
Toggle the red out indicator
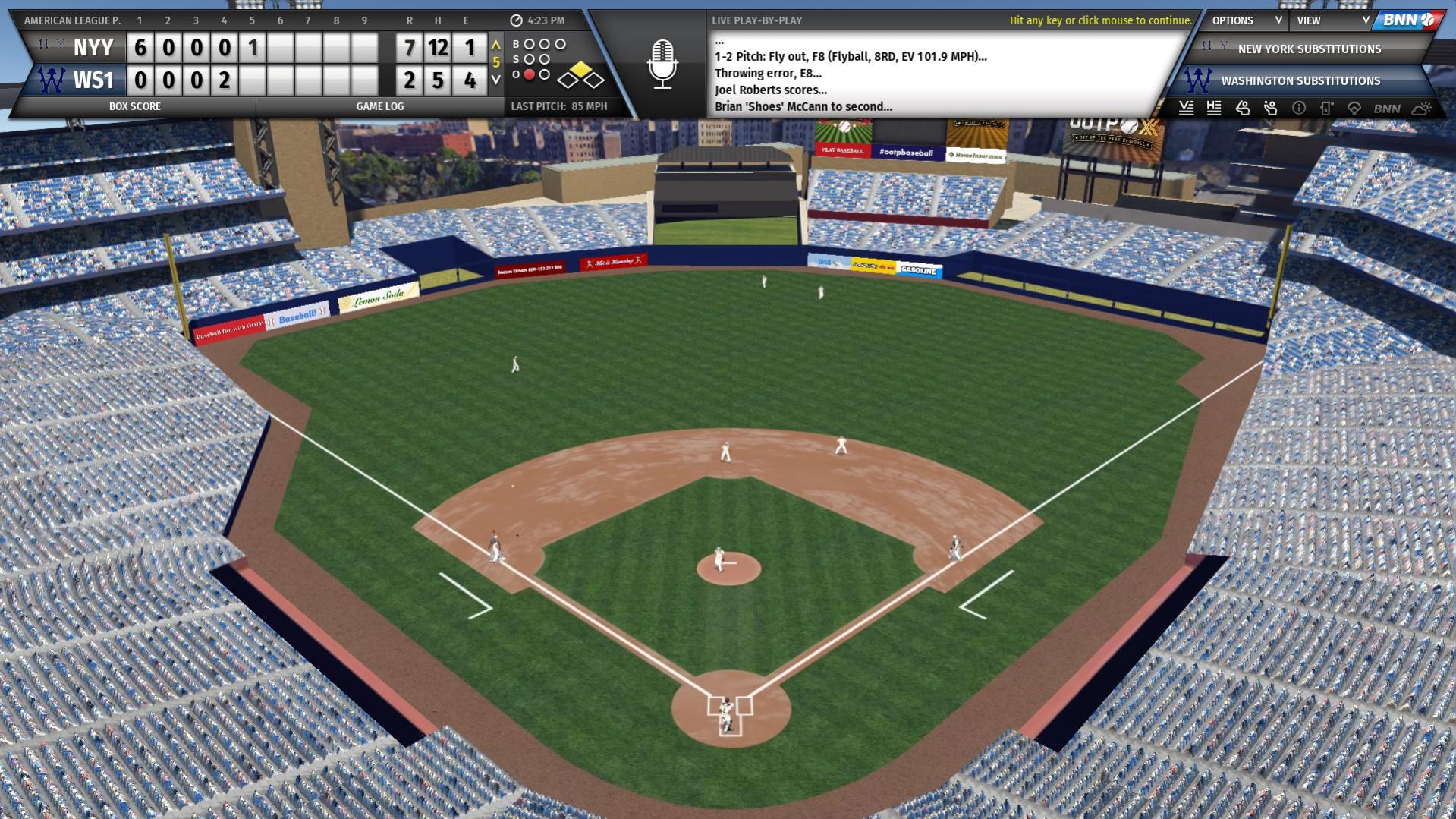[529, 74]
